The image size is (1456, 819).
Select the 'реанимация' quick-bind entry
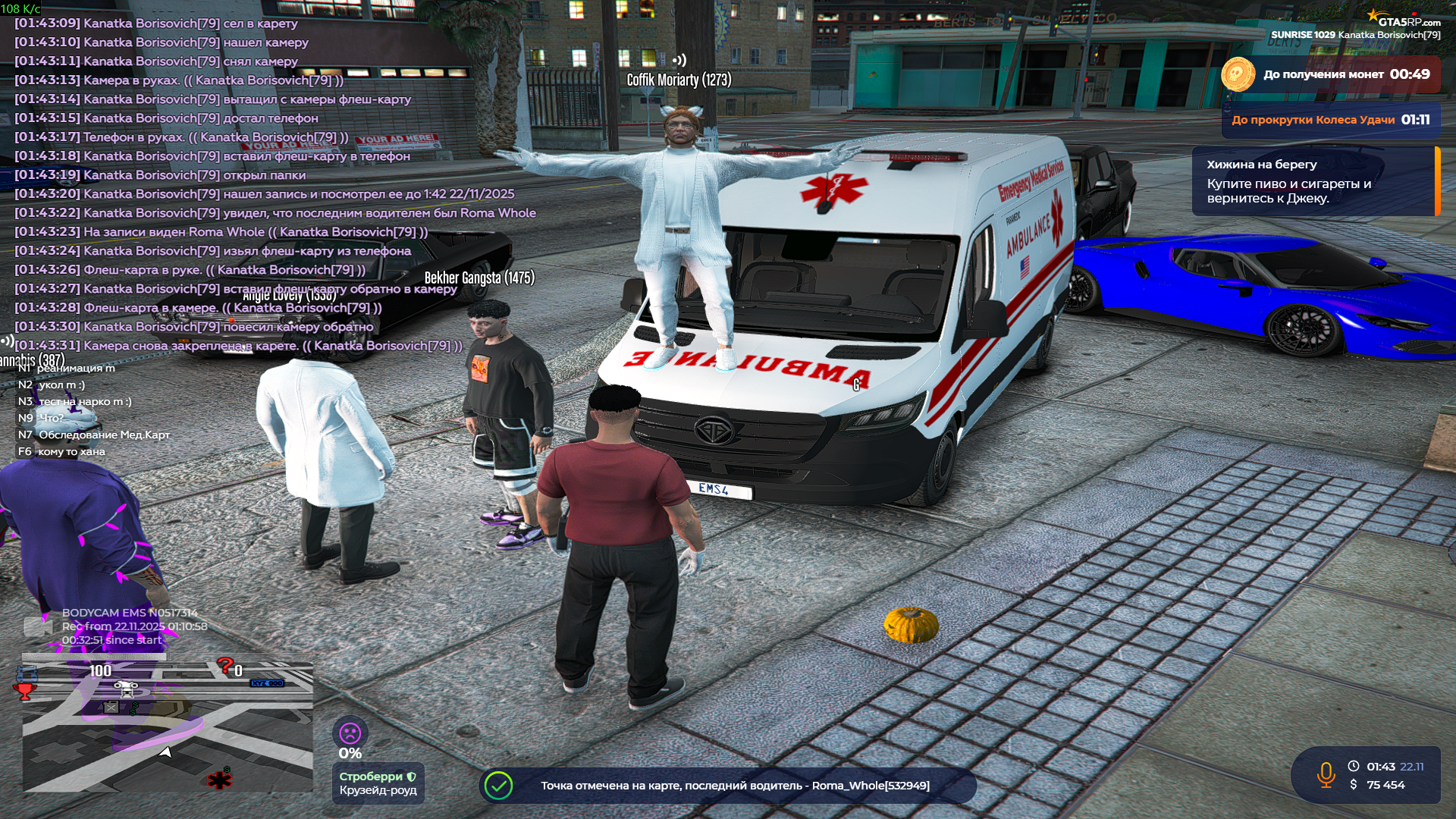(x=76, y=369)
